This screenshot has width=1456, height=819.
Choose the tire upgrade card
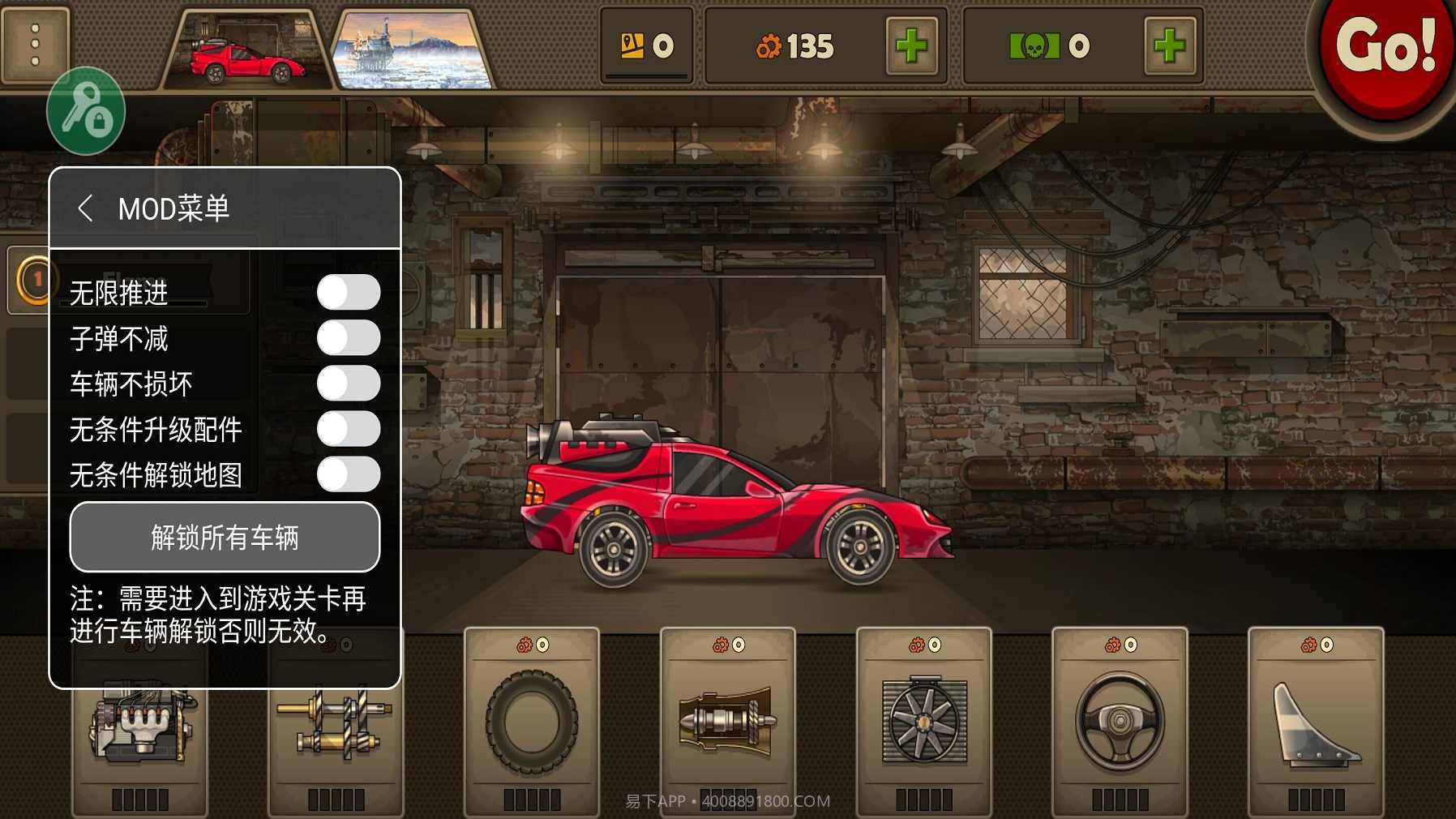coord(532,722)
